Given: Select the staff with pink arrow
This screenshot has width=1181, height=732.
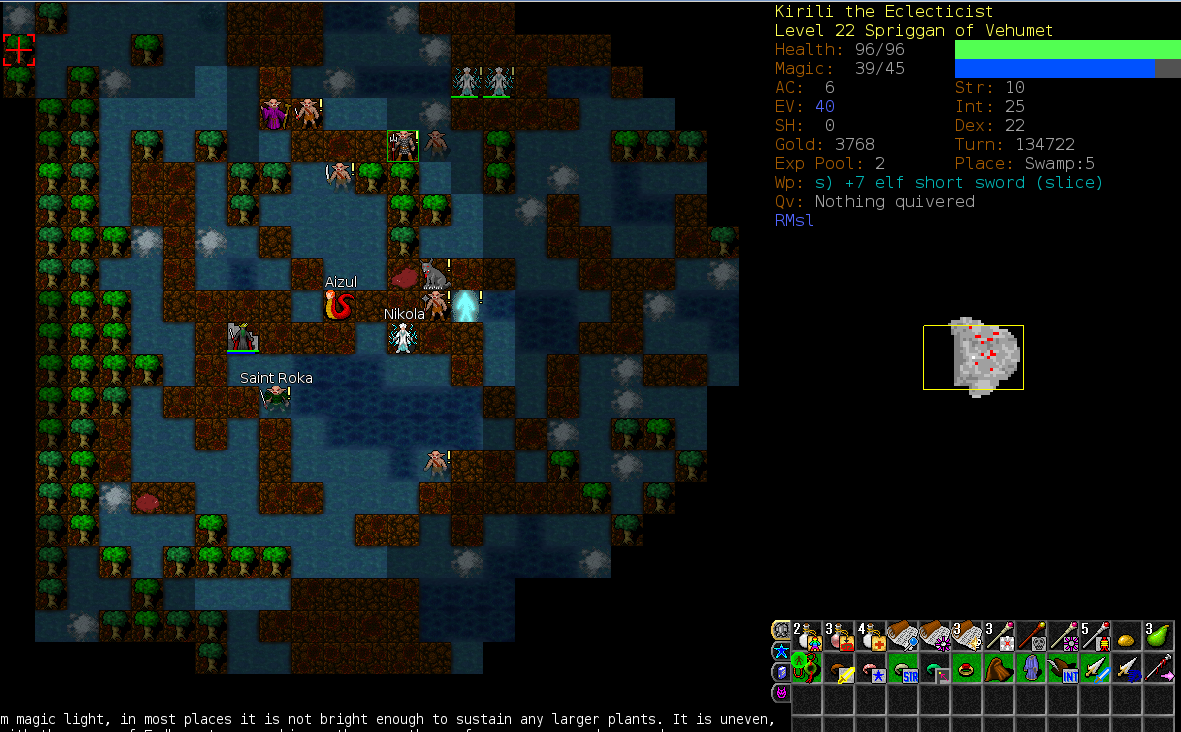Looking at the screenshot, I should (1159, 668).
